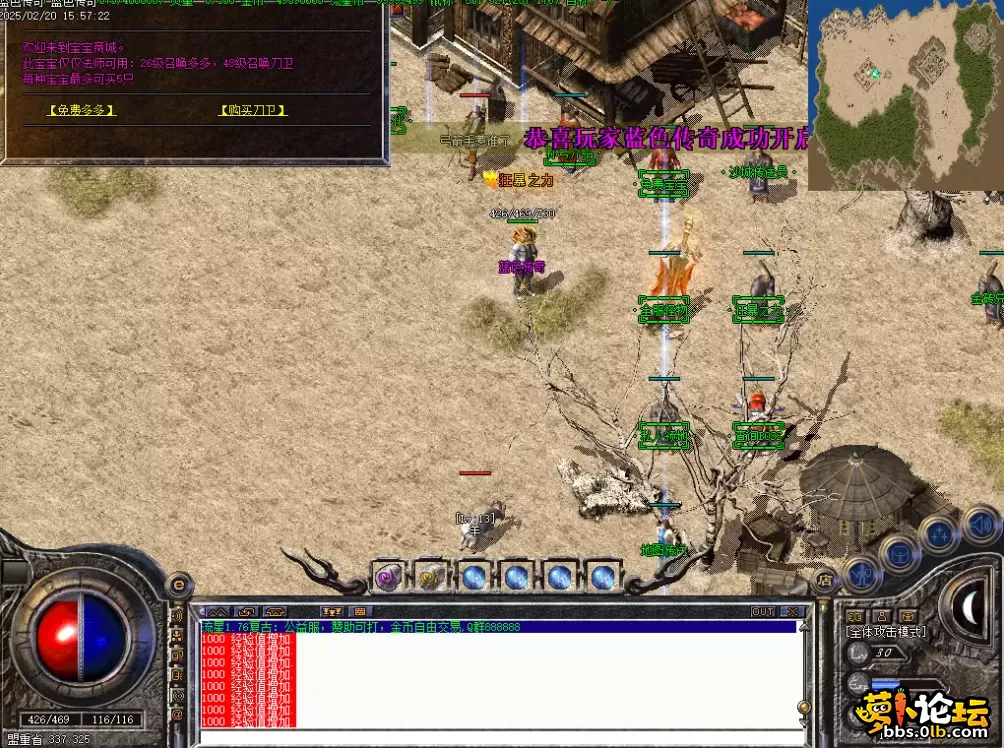Screen dimensions: 1004x748
Task: Open the minimap in the corner
Action: [905, 96]
